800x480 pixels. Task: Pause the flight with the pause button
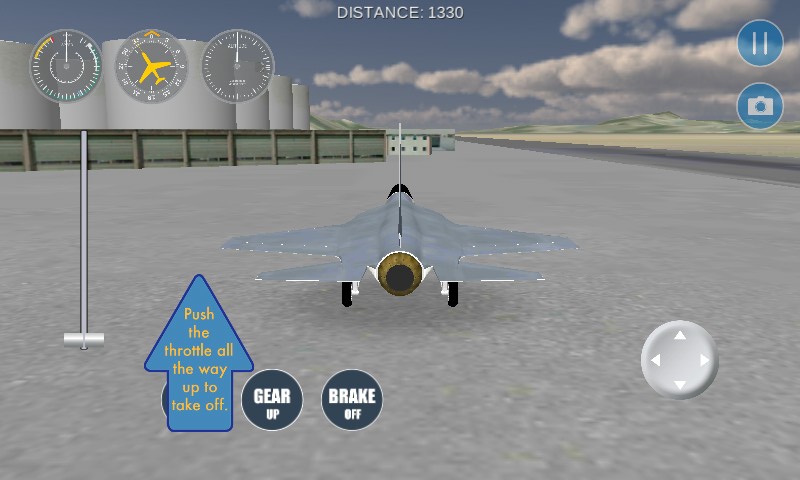pos(760,44)
